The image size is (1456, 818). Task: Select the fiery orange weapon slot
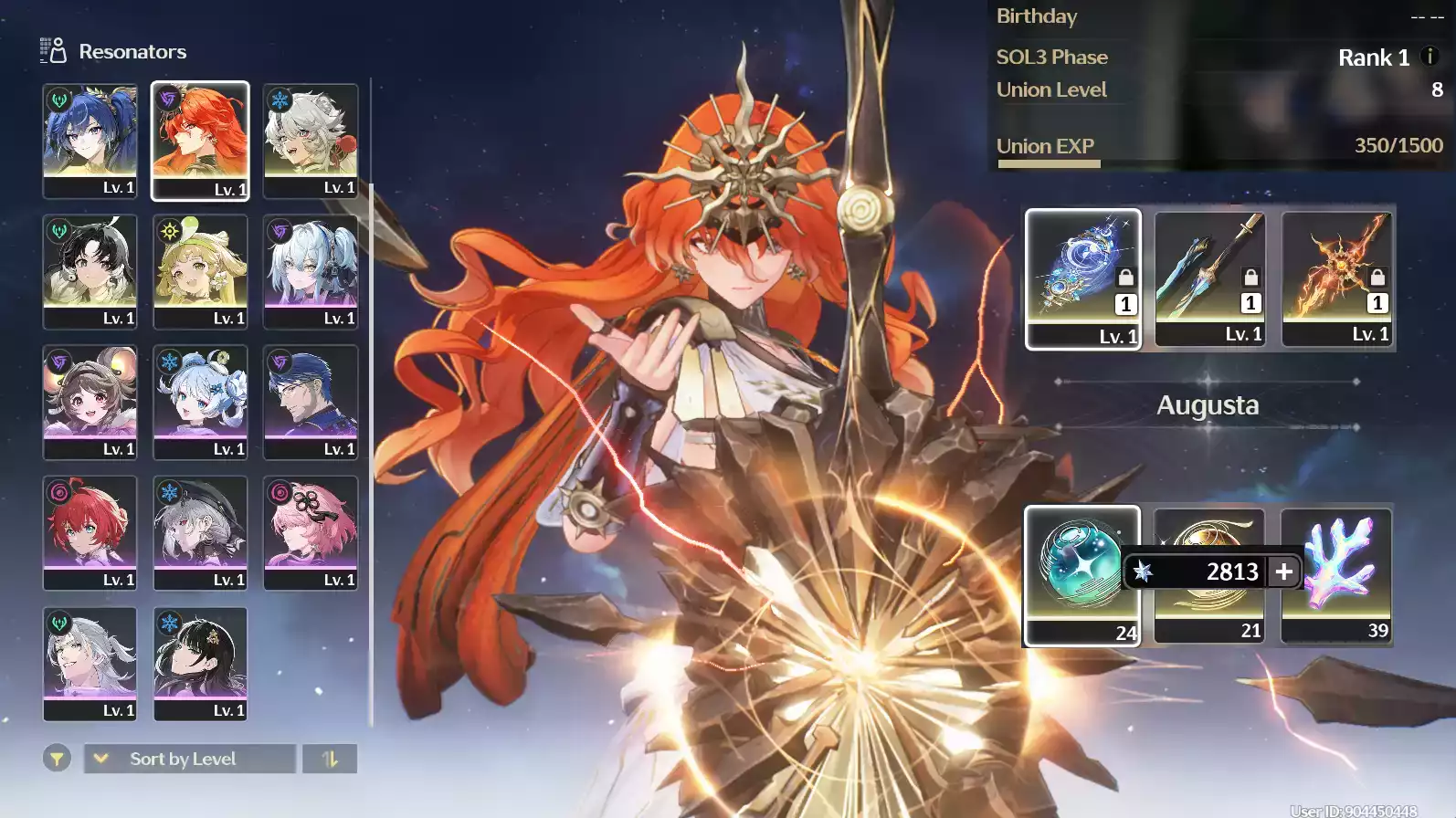point(1336,278)
